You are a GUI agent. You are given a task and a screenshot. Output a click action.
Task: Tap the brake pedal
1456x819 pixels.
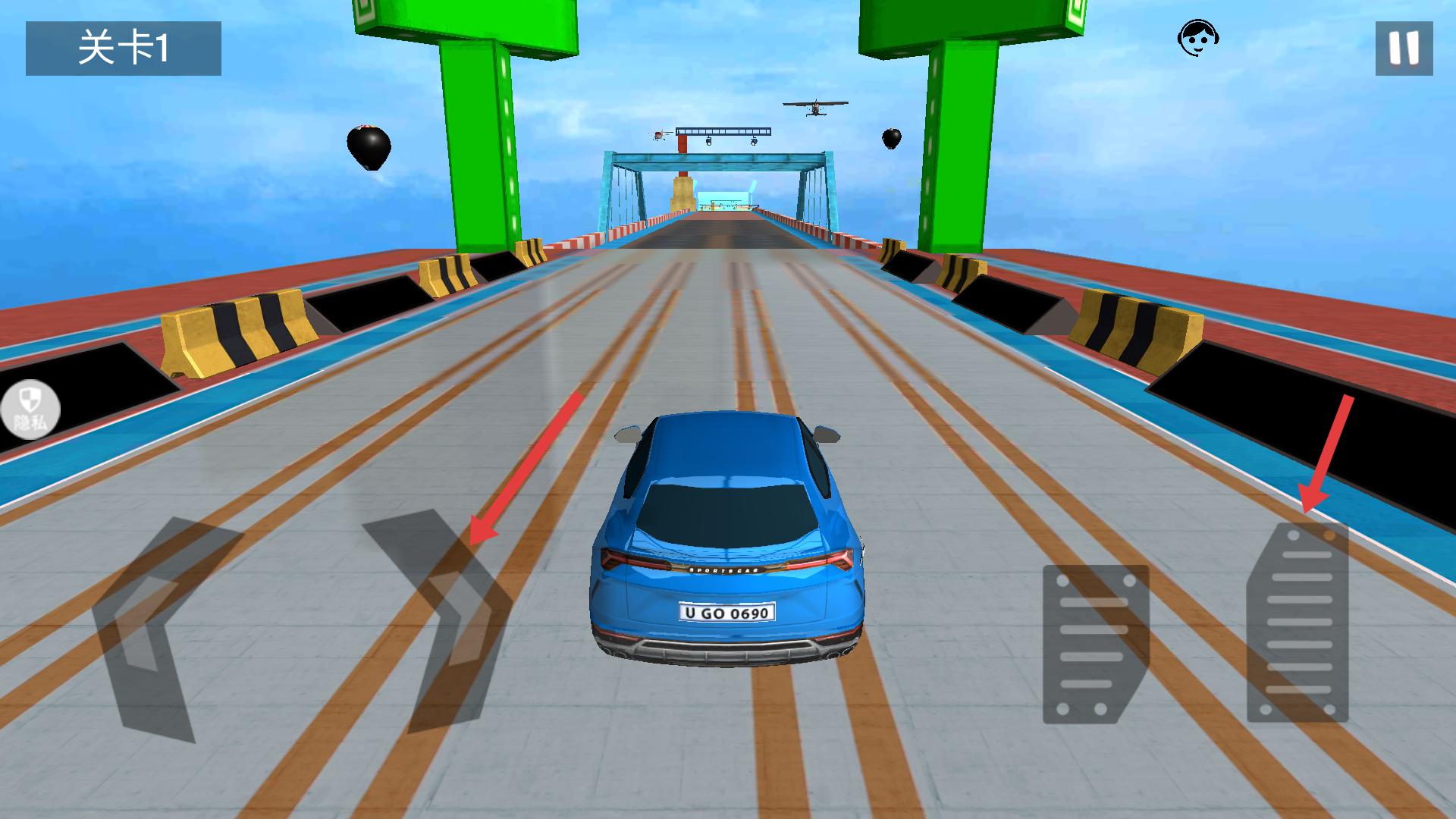coord(1095,644)
